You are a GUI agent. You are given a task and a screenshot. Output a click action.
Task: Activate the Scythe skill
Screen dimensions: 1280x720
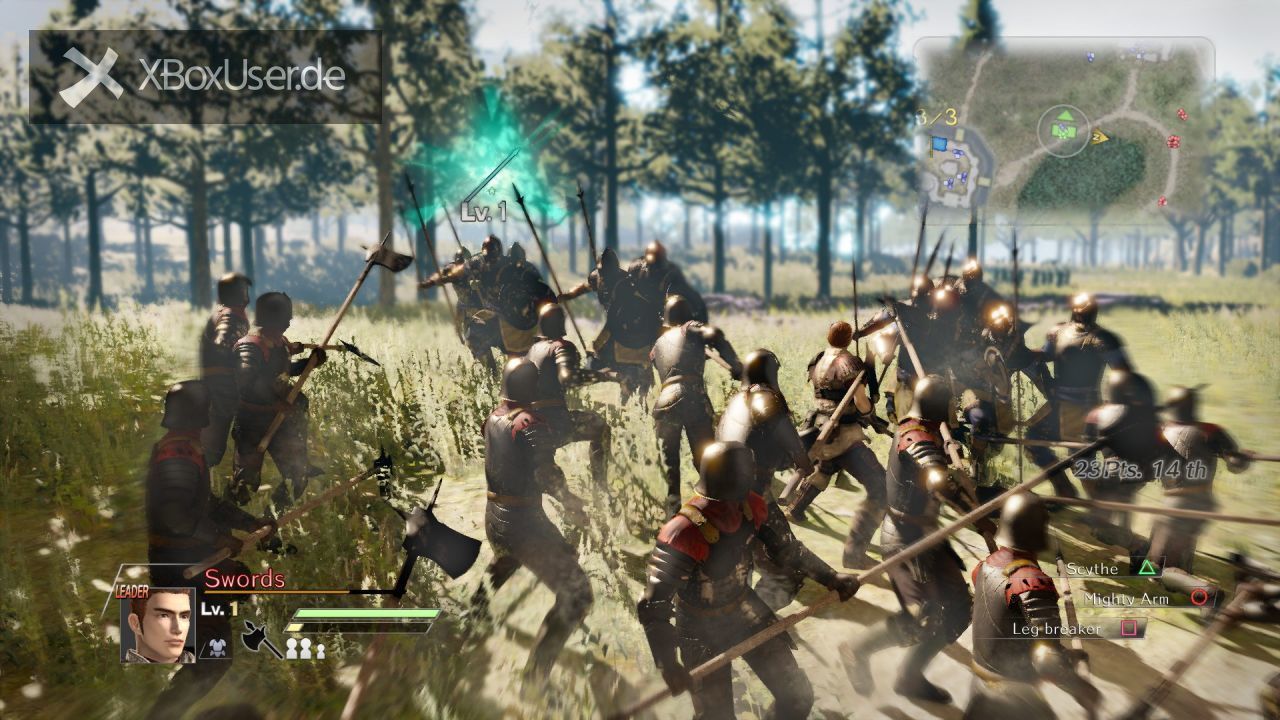(x=1147, y=568)
